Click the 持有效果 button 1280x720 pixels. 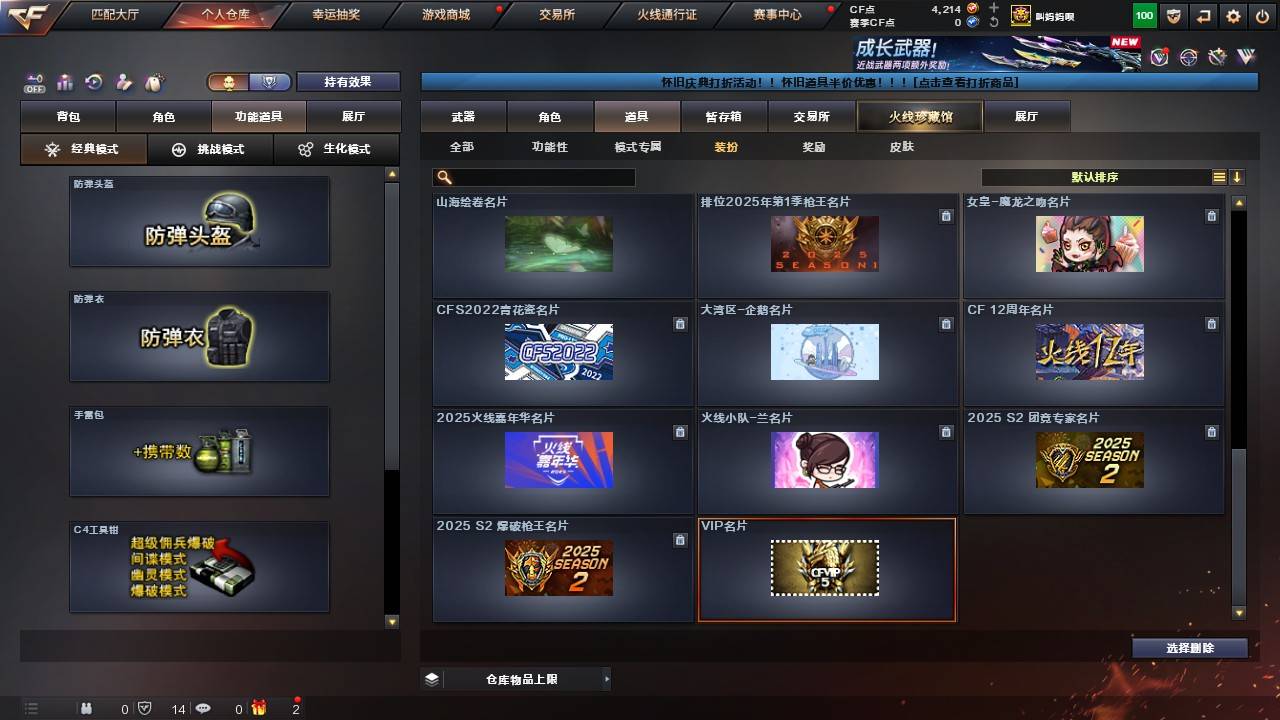348,81
